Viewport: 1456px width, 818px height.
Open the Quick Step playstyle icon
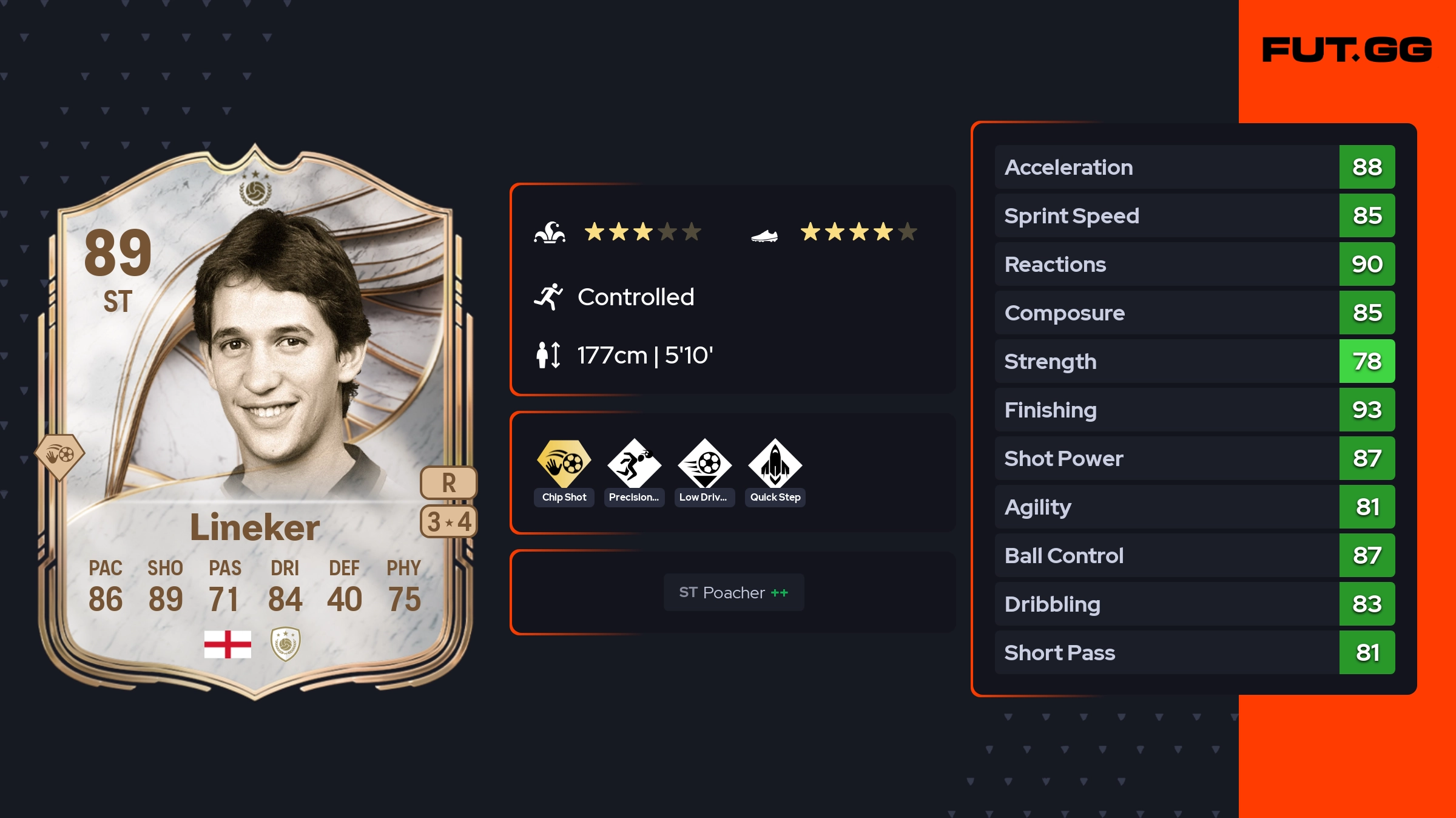[x=775, y=464]
